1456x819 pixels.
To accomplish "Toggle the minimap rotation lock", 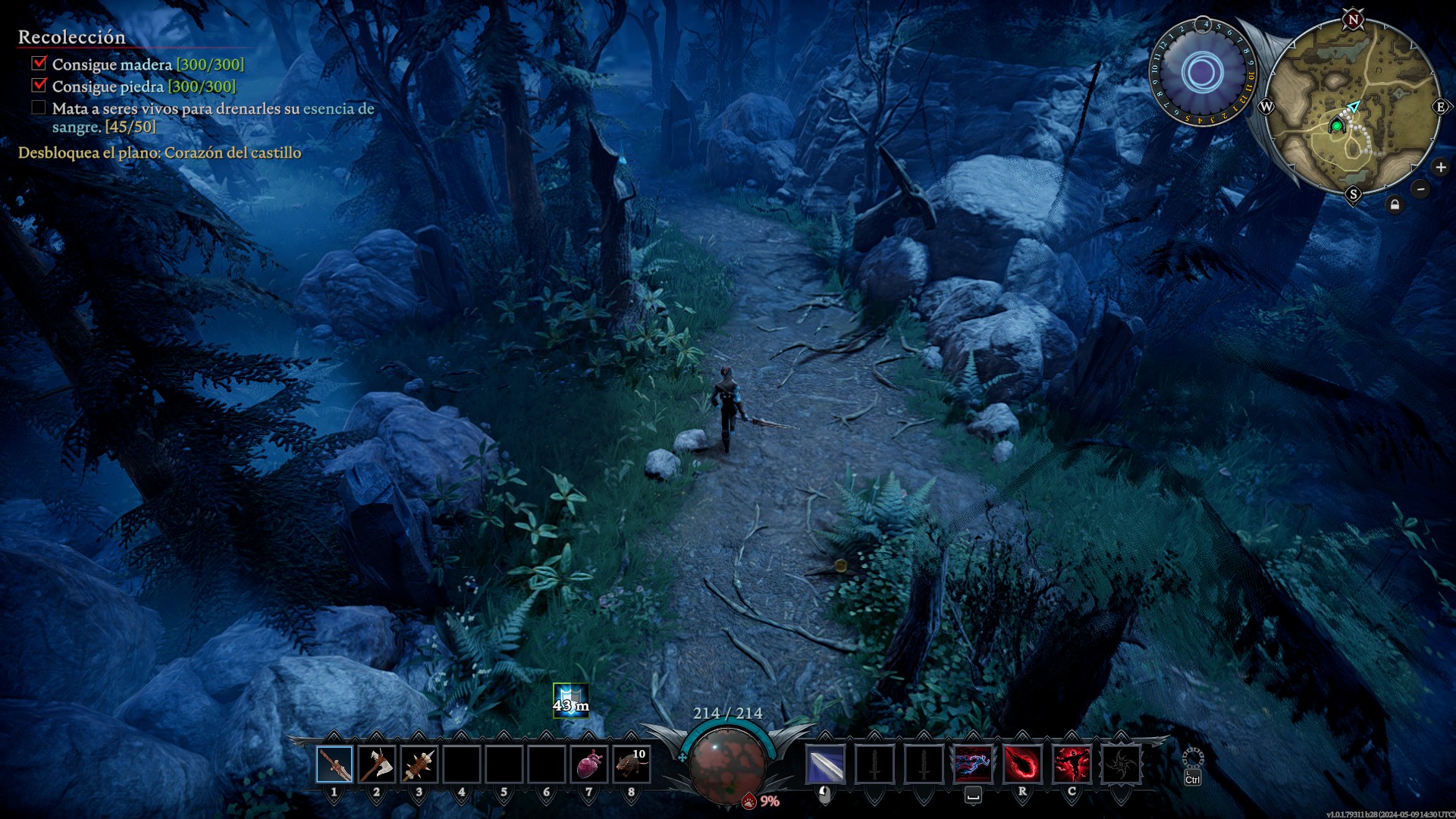I will pos(1395,205).
